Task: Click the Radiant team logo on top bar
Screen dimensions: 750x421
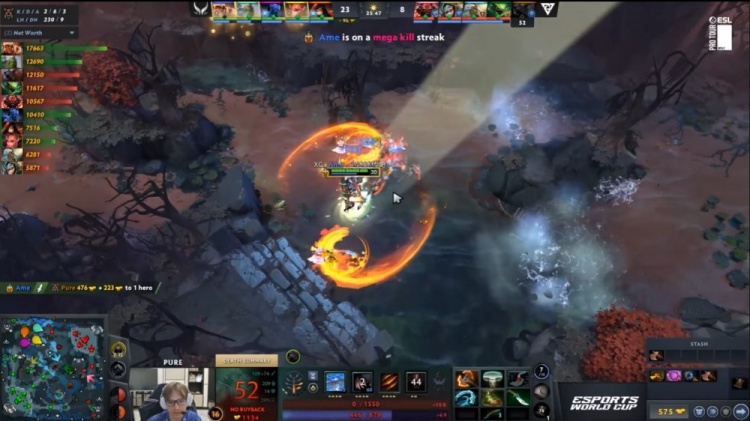Action: click(201, 9)
